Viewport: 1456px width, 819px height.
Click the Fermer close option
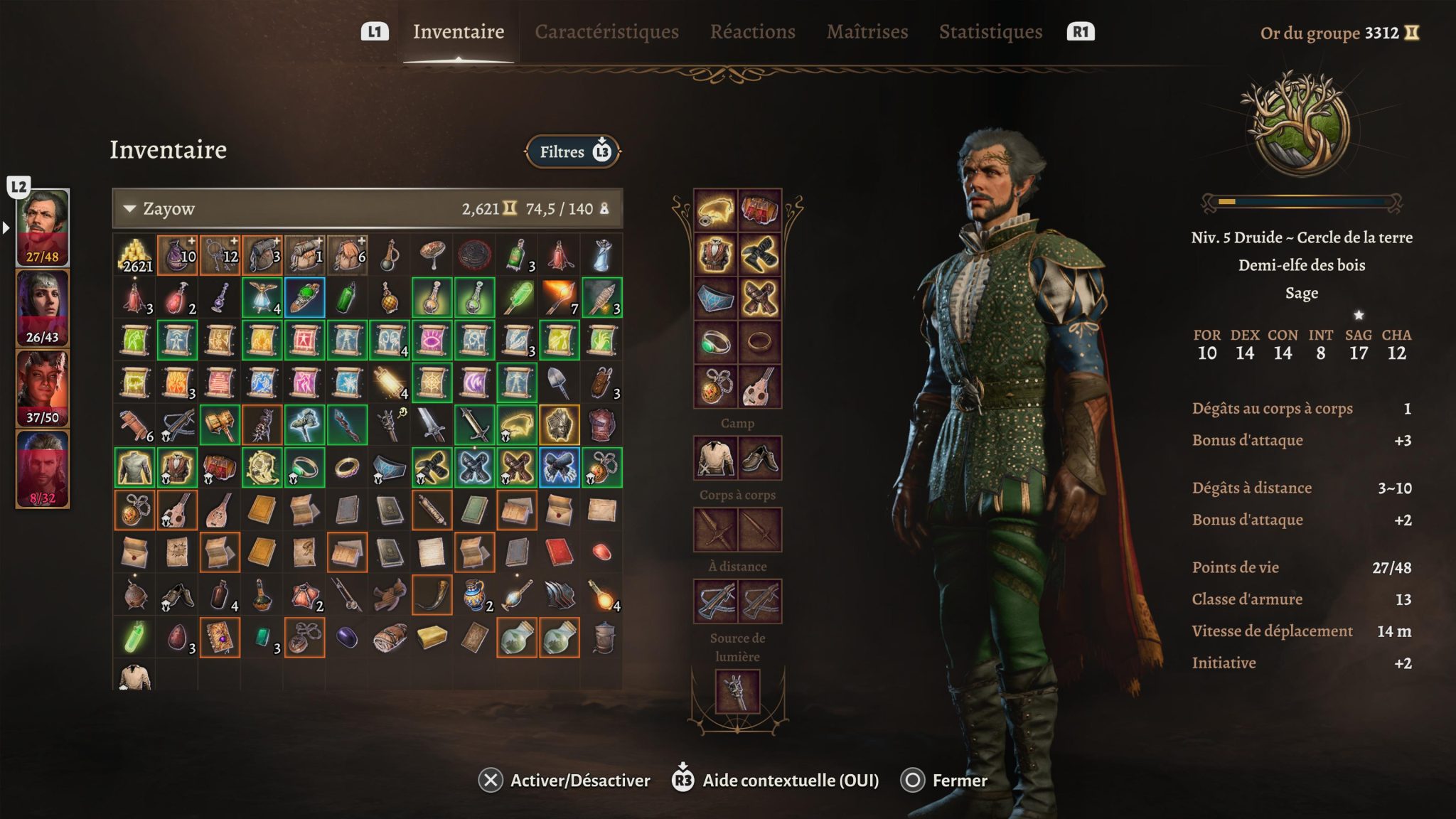(944, 781)
